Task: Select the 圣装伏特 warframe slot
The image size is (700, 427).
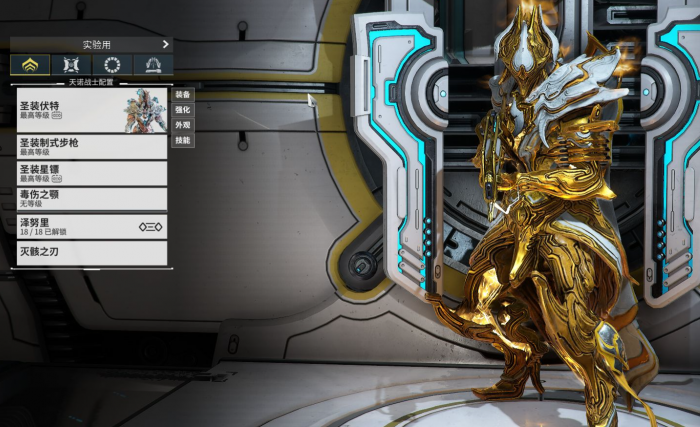Action: click(91, 110)
